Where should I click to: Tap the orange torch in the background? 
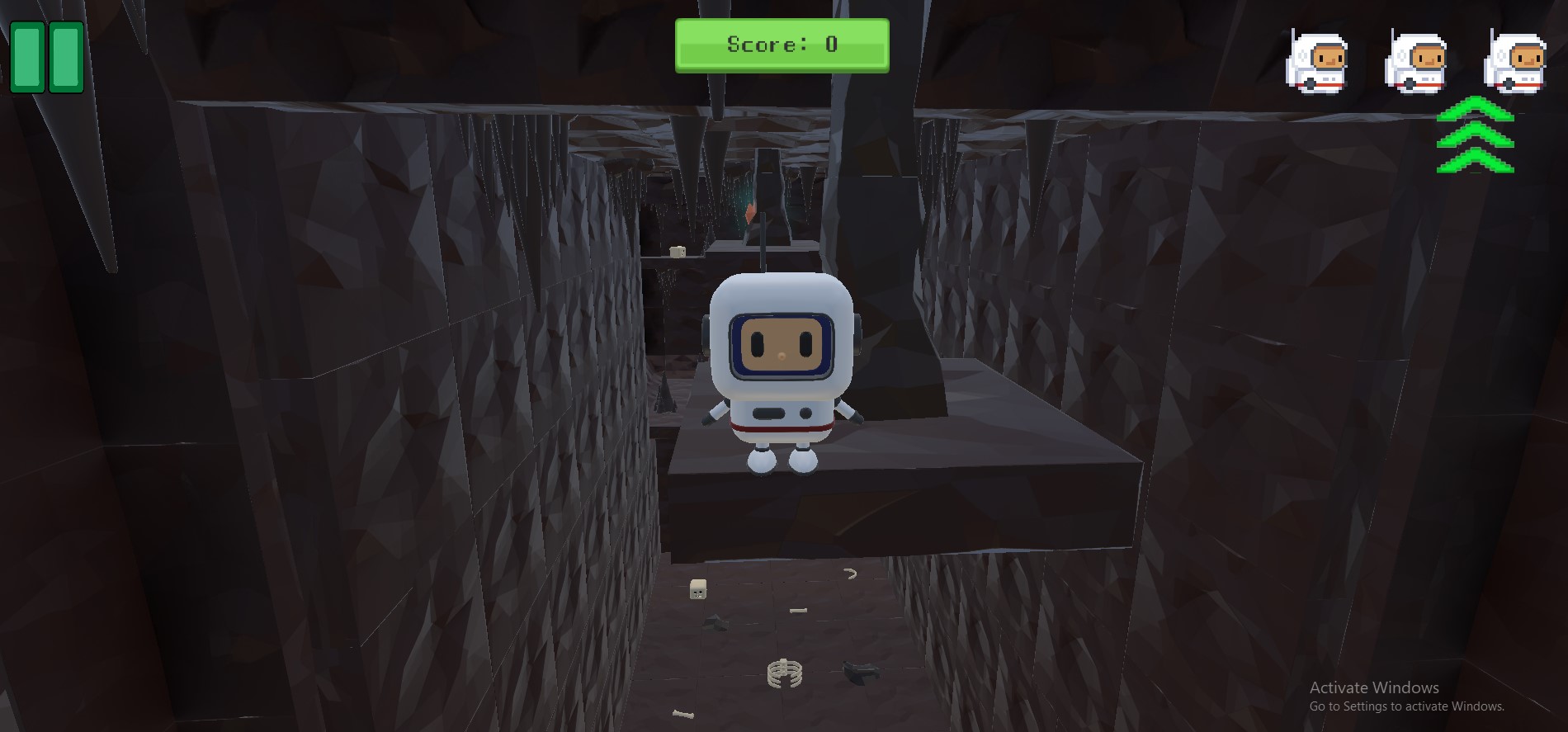click(x=751, y=213)
